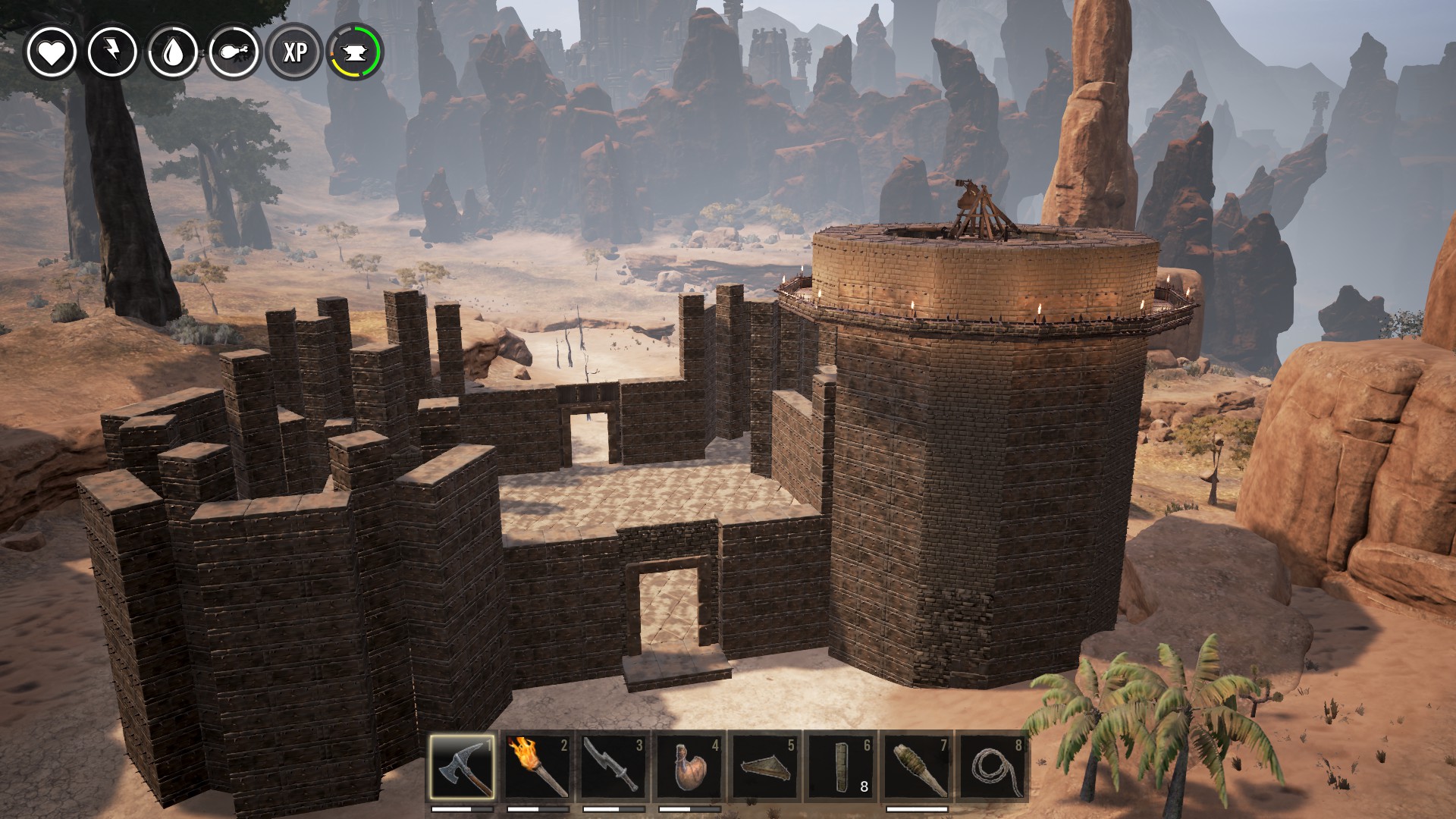This screenshot has height=819, width=1456.
Task: Select the axe in hotbar slot 1
Action: pos(462,766)
